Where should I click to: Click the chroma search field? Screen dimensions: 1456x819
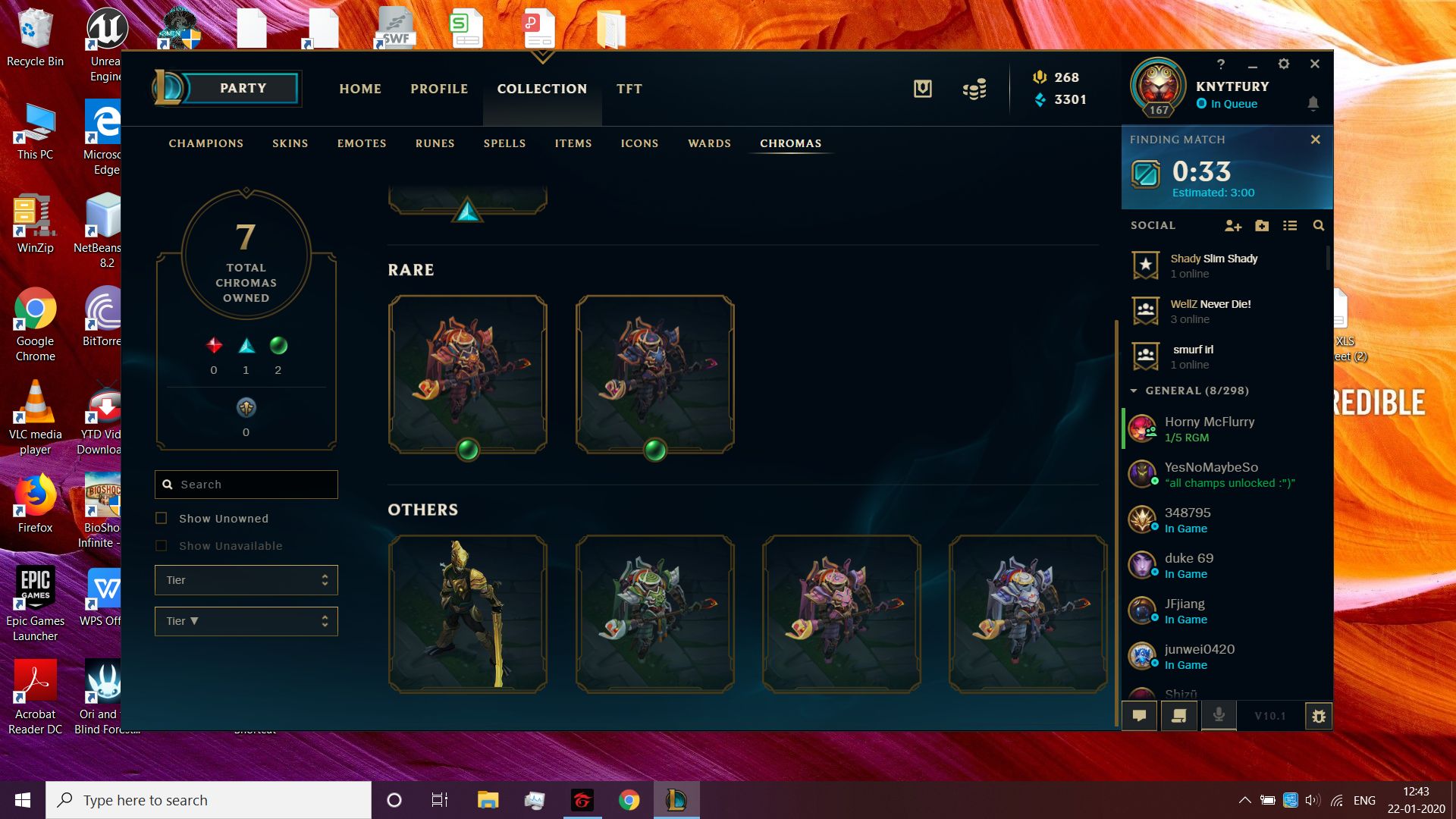click(x=246, y=484)
